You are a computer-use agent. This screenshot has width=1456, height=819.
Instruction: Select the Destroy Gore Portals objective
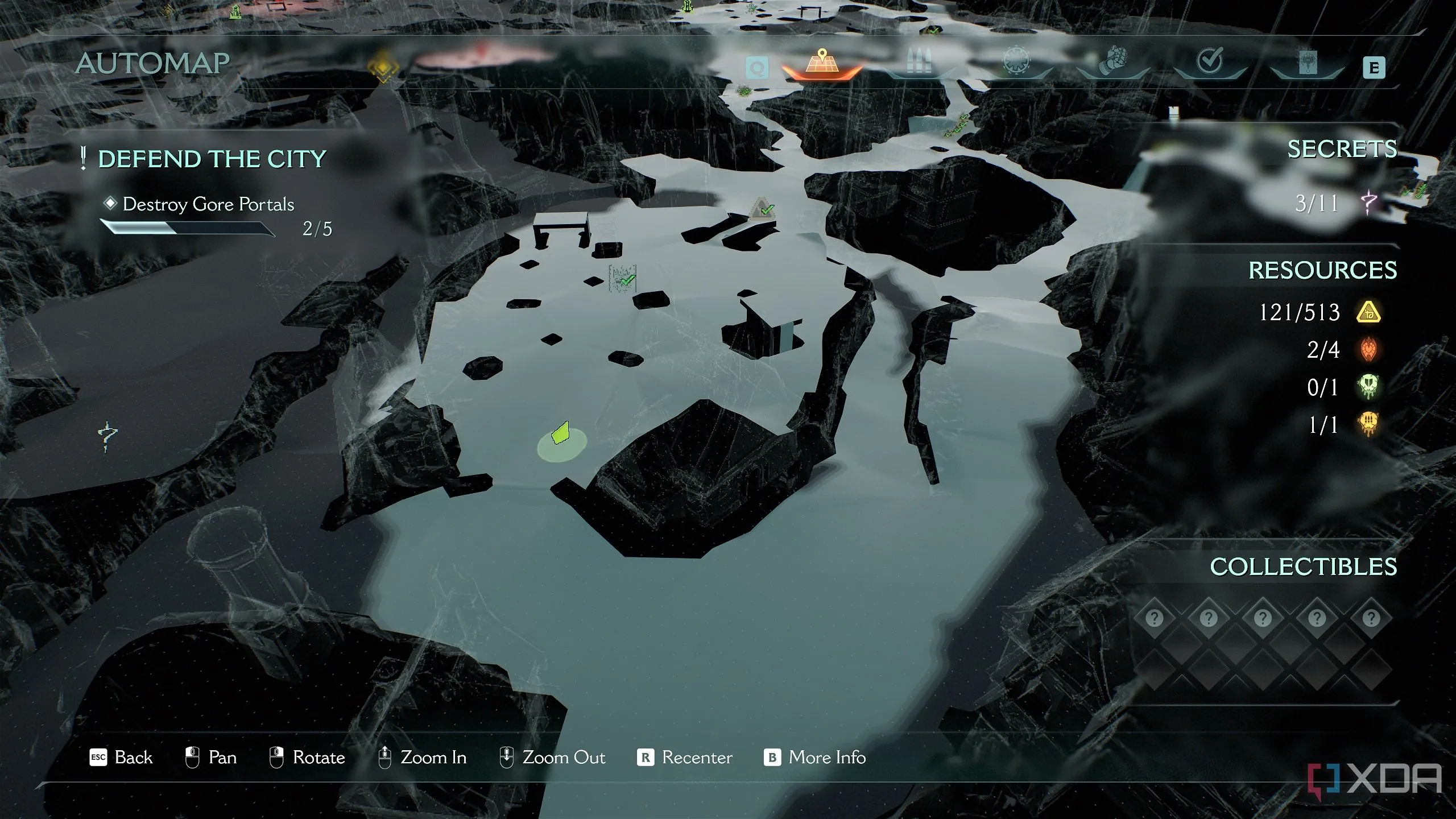click(208, 204)
